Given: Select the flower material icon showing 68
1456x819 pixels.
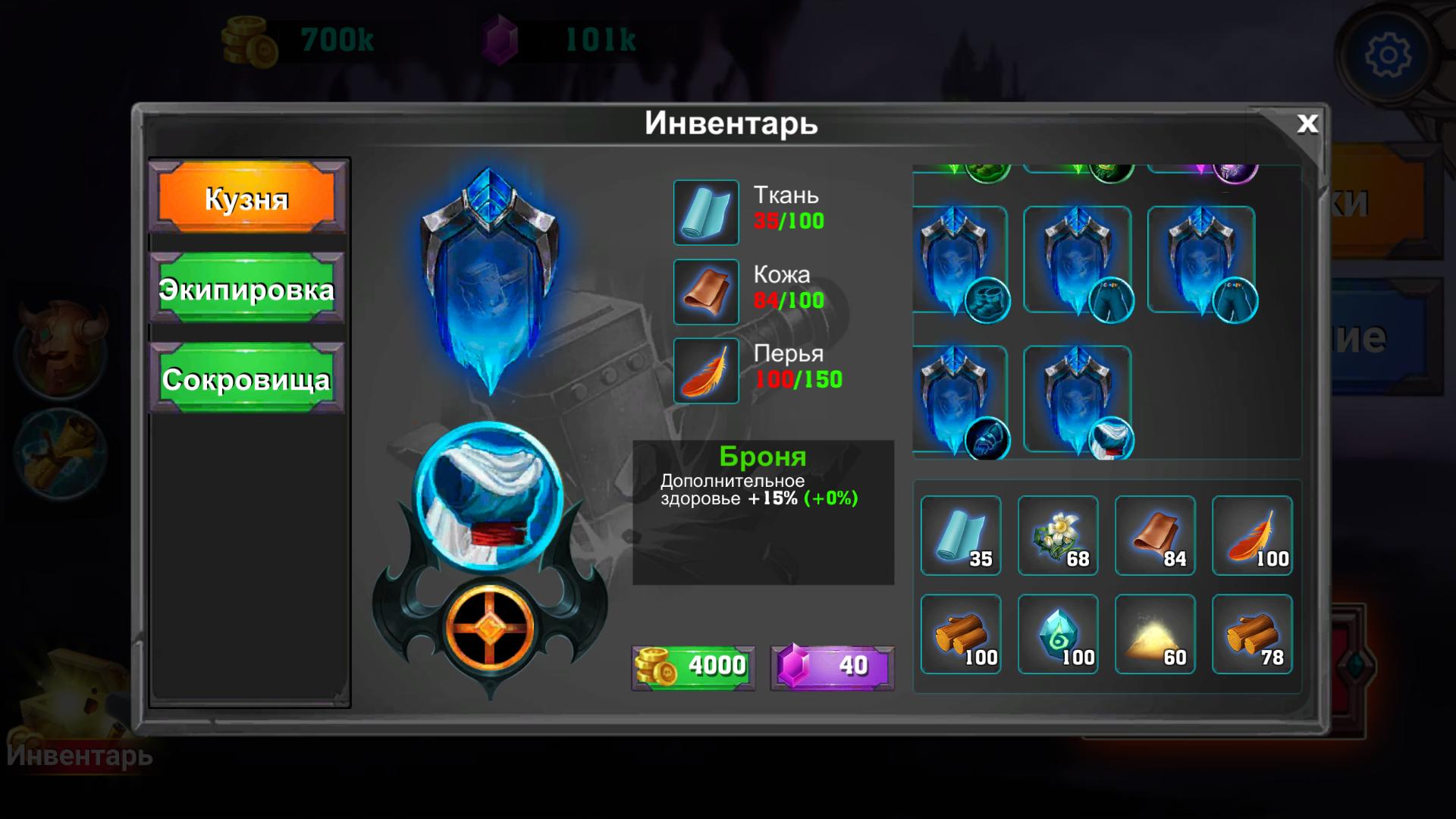Looking at the screenshot, I should coord(1058,536).
